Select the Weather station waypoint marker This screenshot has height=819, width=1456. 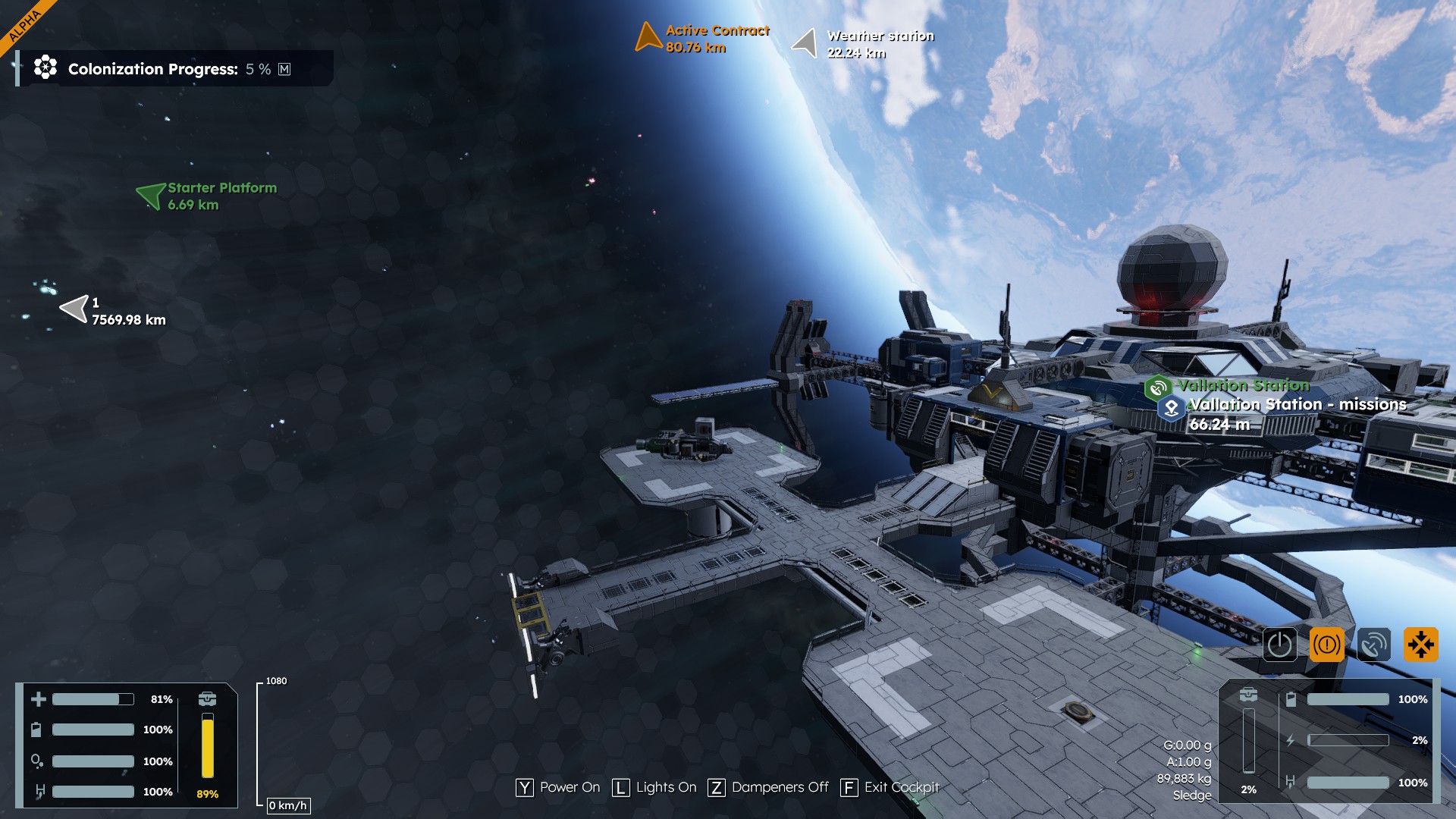(805, 42)
